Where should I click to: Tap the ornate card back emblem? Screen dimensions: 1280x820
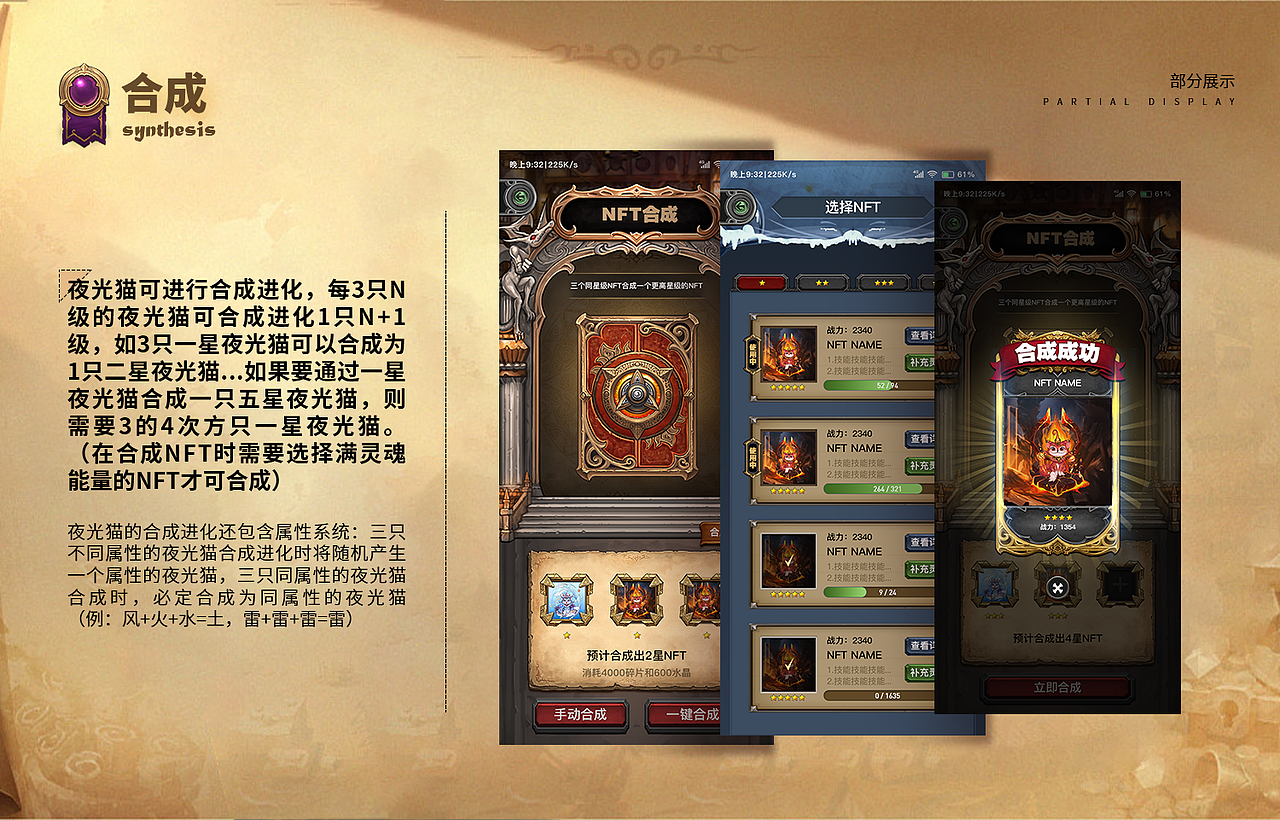click(636, 395)
